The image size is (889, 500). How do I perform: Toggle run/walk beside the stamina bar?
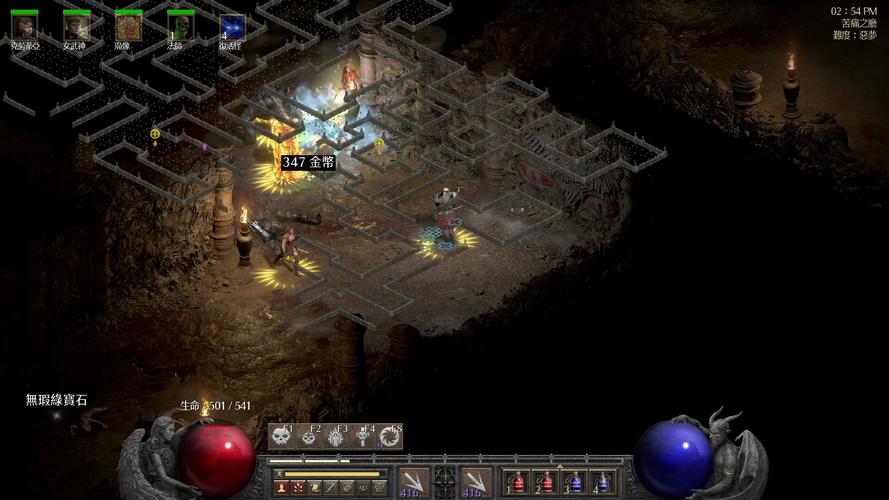click(x=278, y=474)
